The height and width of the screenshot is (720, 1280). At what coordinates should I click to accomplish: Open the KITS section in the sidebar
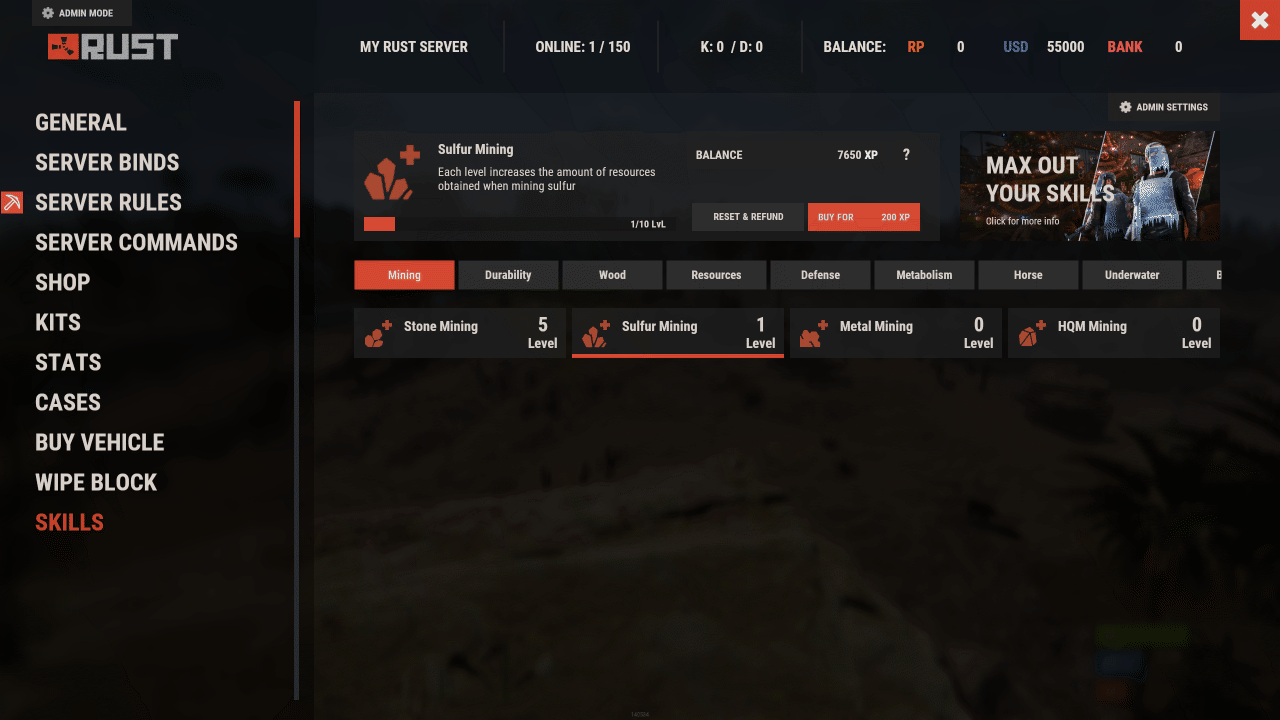(x=58, y=321)
